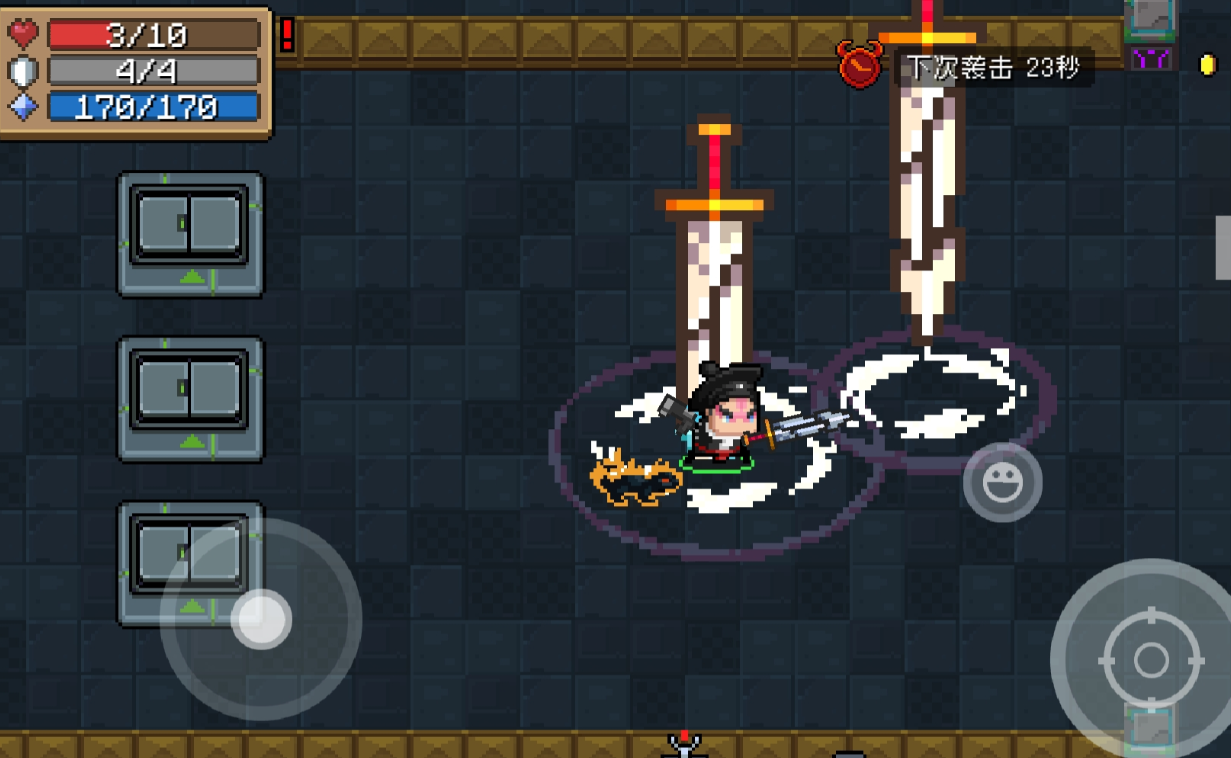Tap the crosshair attack button
Viewport: 1231px width, 758px height.
[x=1150, y=659]
